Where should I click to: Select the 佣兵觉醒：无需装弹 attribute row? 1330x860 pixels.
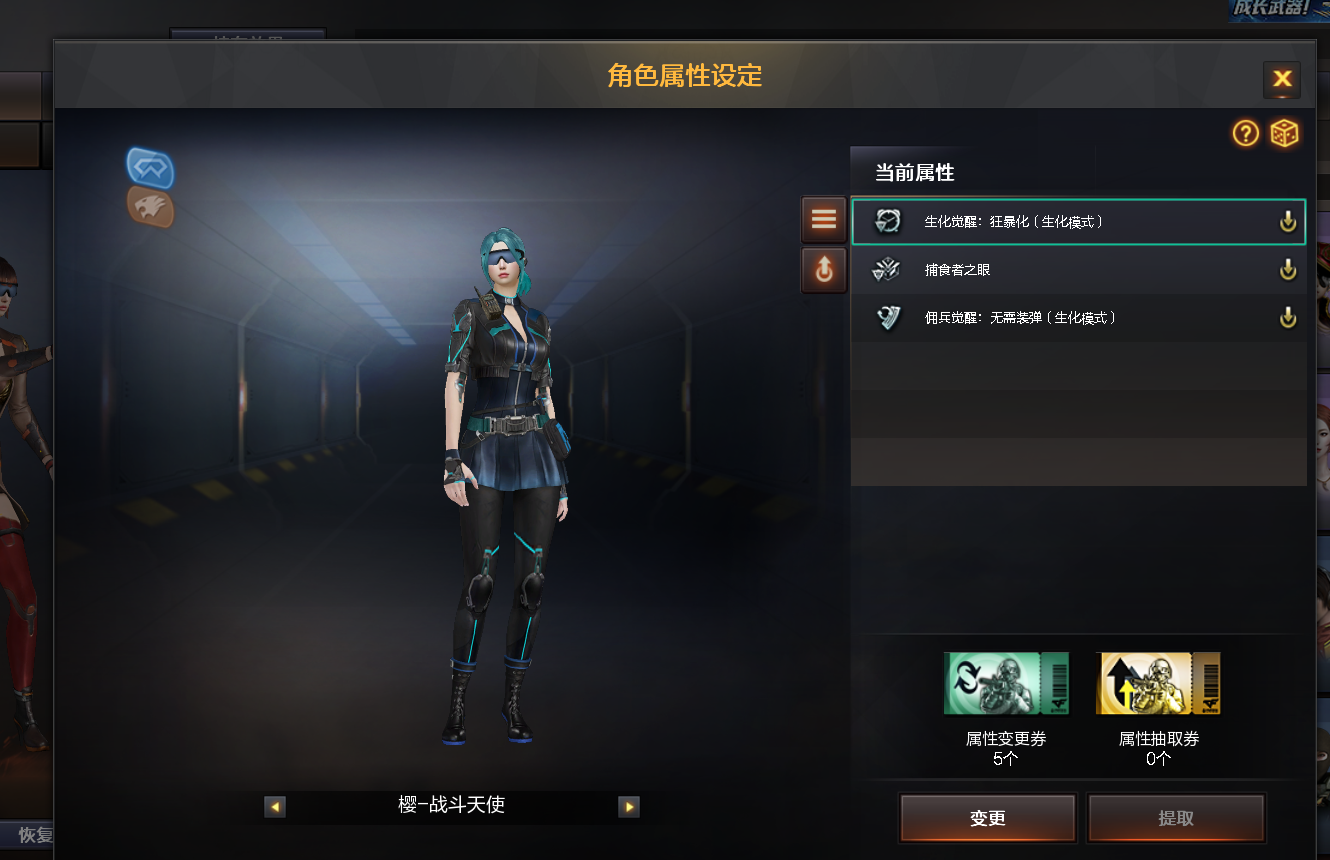click(x=1060, y=318)
